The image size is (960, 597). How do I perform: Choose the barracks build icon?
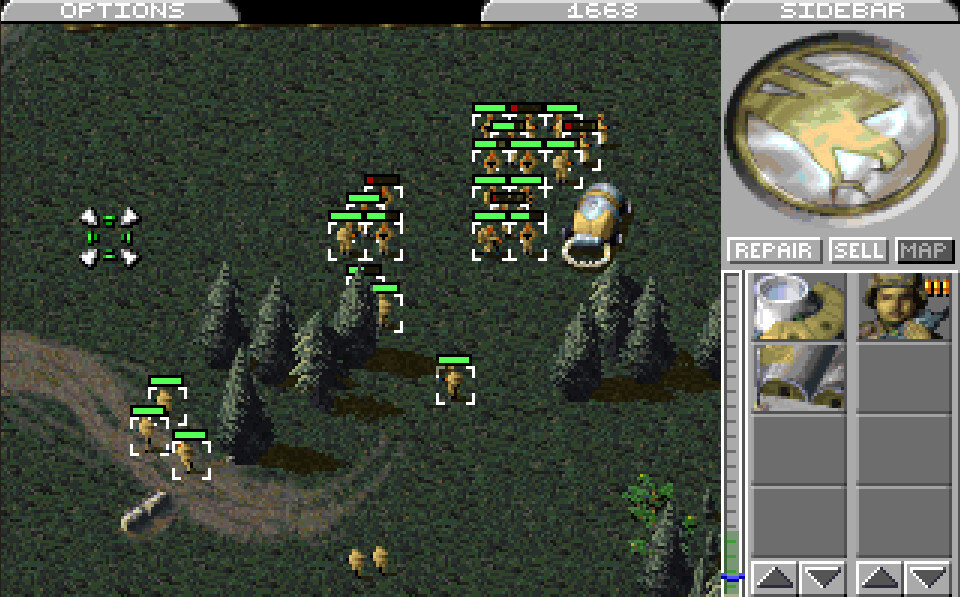(798, 377)
